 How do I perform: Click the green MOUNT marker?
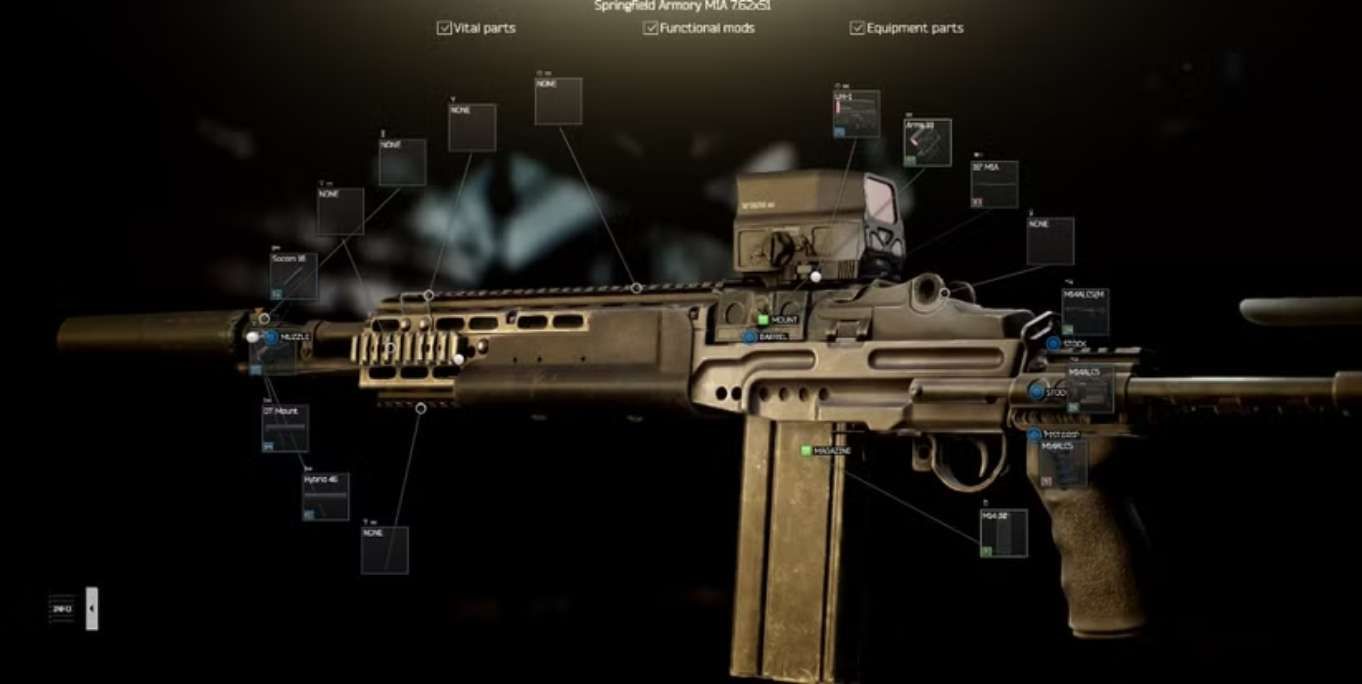point(762,320)
